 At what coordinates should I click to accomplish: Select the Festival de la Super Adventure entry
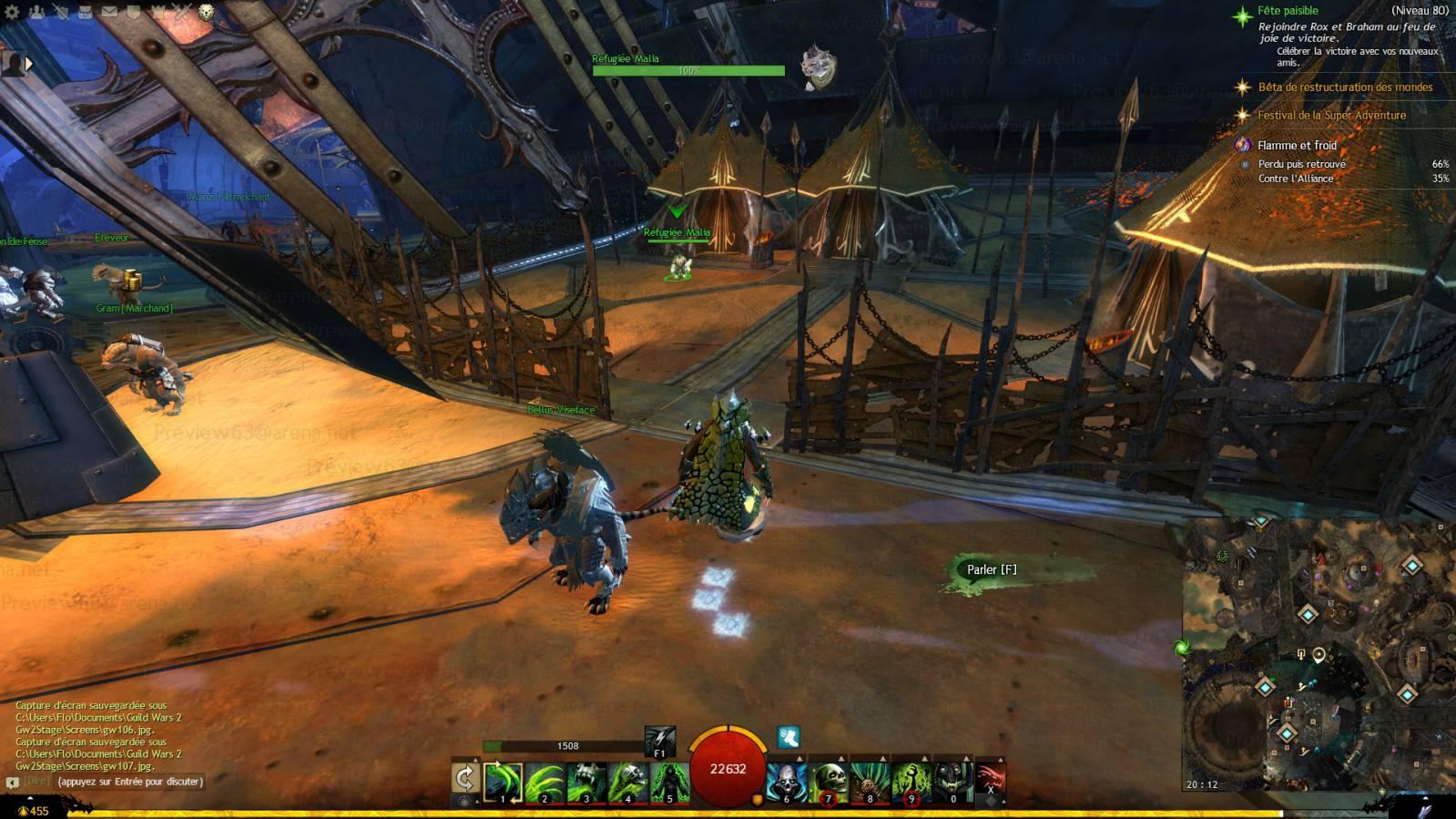point(1331,116)
